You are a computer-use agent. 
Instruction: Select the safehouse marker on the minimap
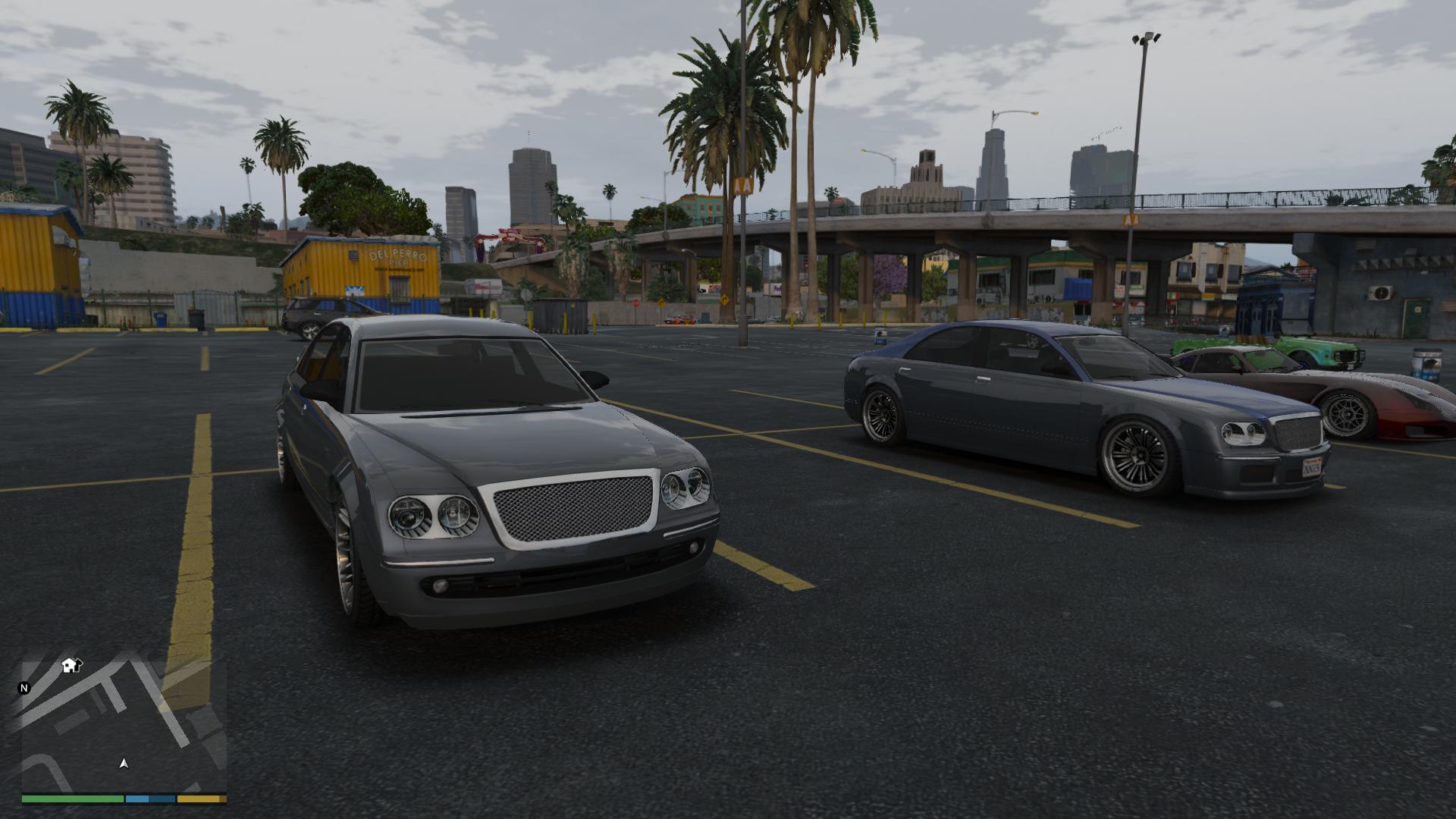pyautogui.click(x=71, y=665)
